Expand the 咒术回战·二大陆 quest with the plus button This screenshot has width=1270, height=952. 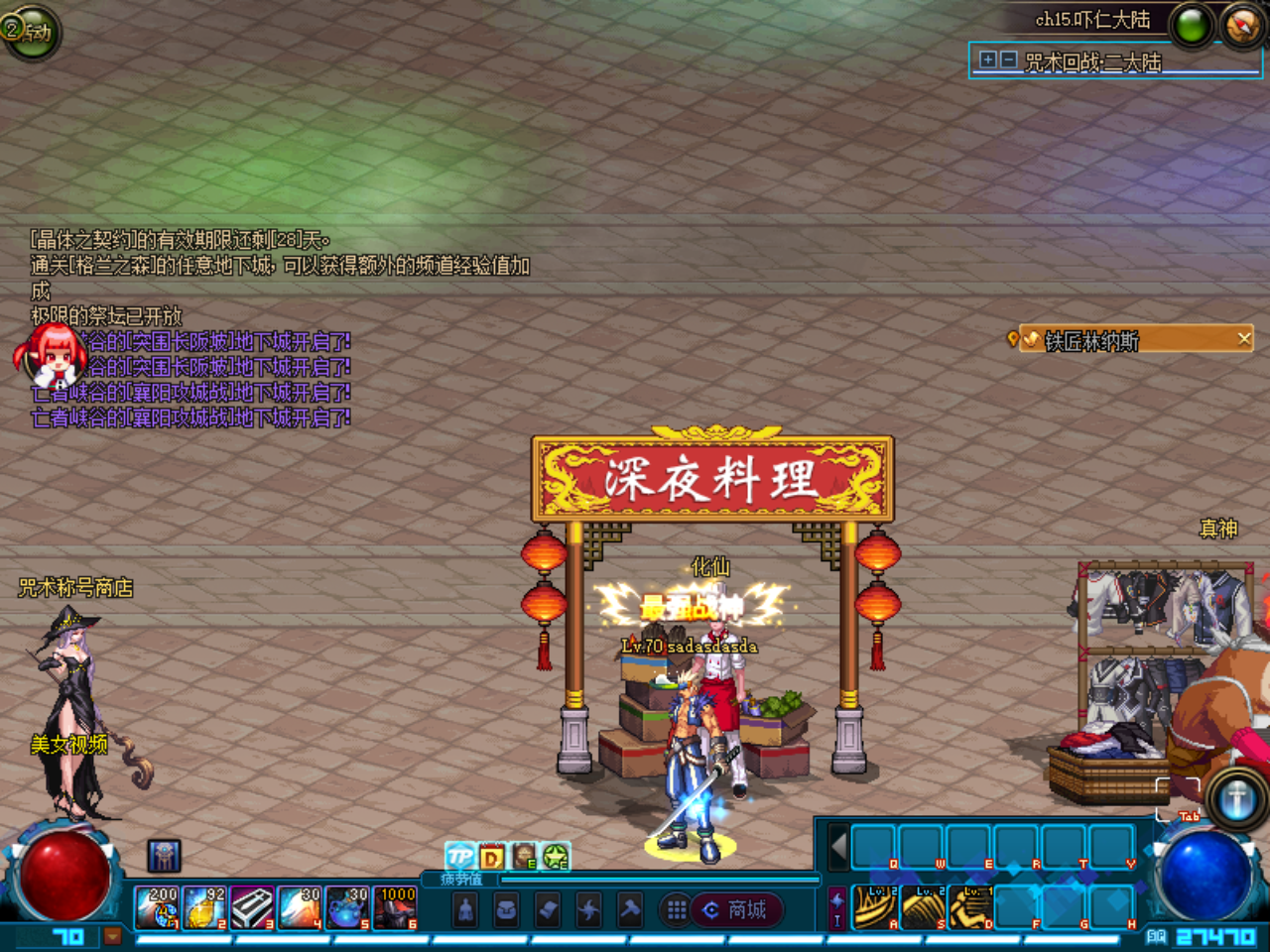tap(987, 59)
